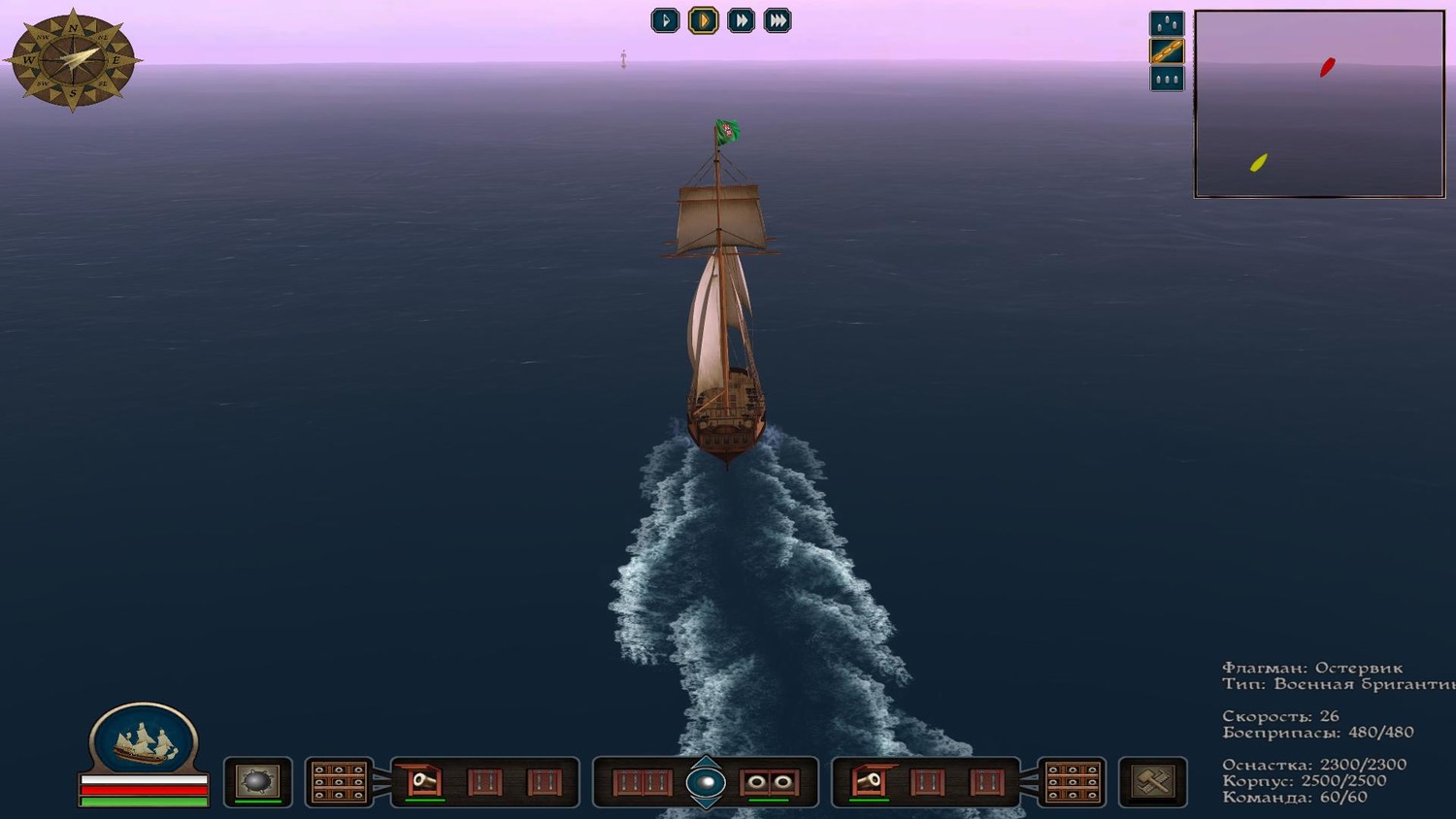Set game speed to slow play

point(665,20)
